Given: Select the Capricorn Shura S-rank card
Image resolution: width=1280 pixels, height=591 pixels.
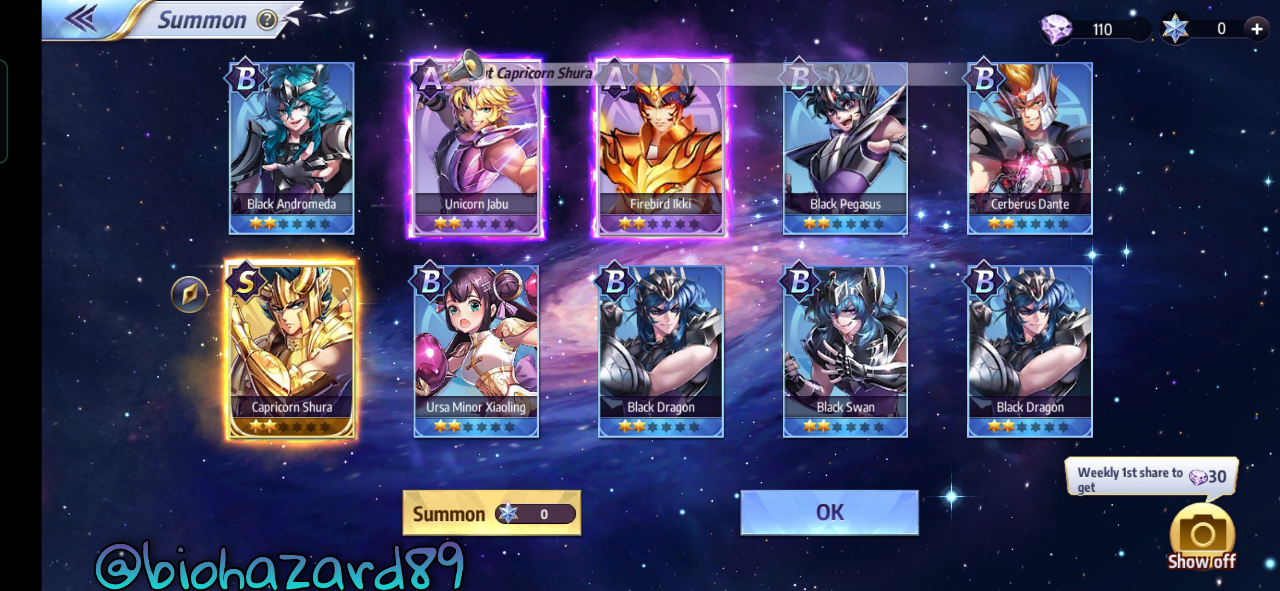Looking at the screenshot, I should tap(291, 350).
